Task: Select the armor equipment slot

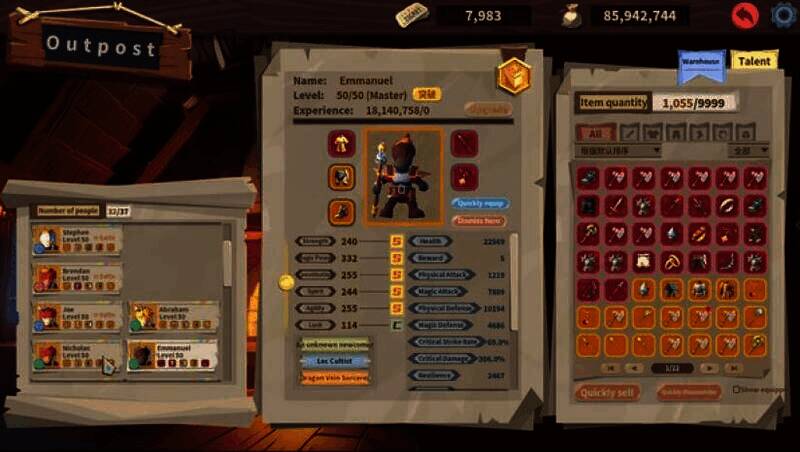Action: click(341, 144)
